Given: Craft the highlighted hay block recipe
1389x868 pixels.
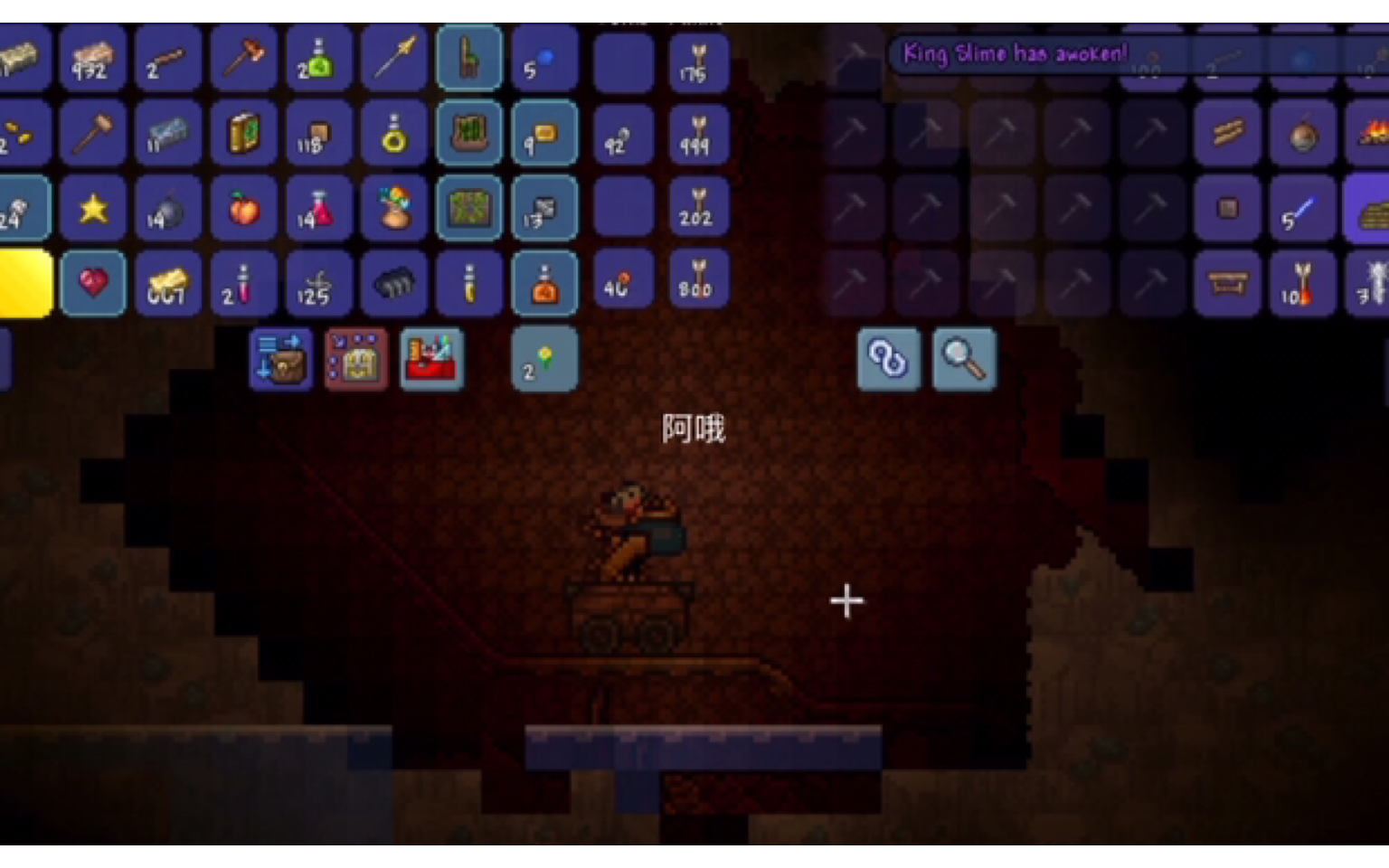Looking at the screenshot, I should (1375, 209).
